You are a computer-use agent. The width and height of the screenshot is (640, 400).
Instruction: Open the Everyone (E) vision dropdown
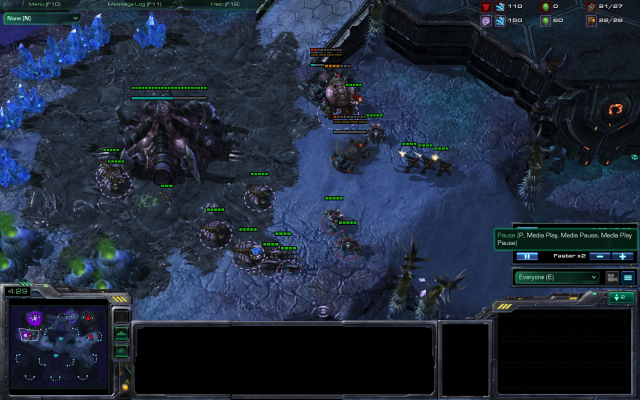point(557,277)
